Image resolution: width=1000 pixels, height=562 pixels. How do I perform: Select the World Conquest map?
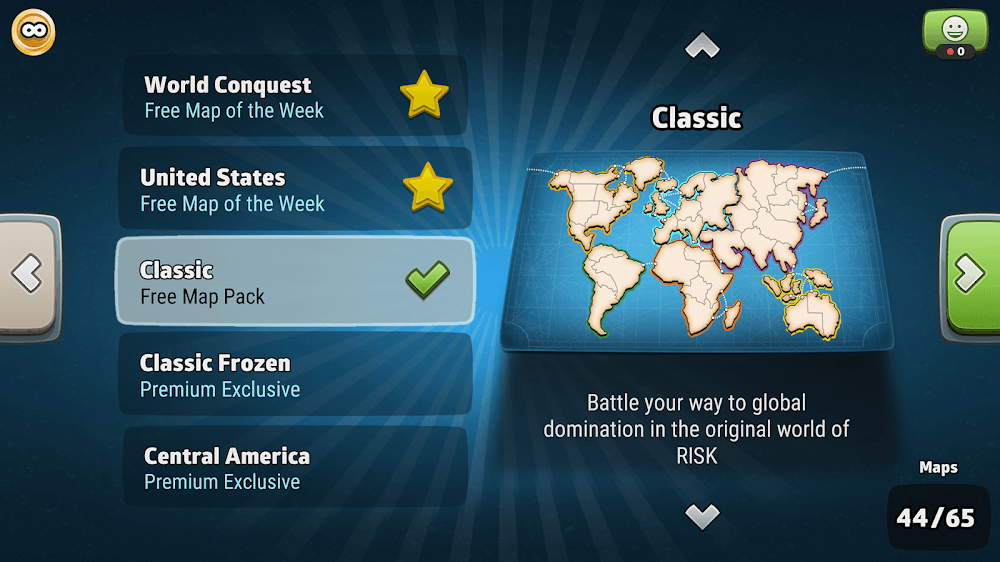[x=295, y=96]
